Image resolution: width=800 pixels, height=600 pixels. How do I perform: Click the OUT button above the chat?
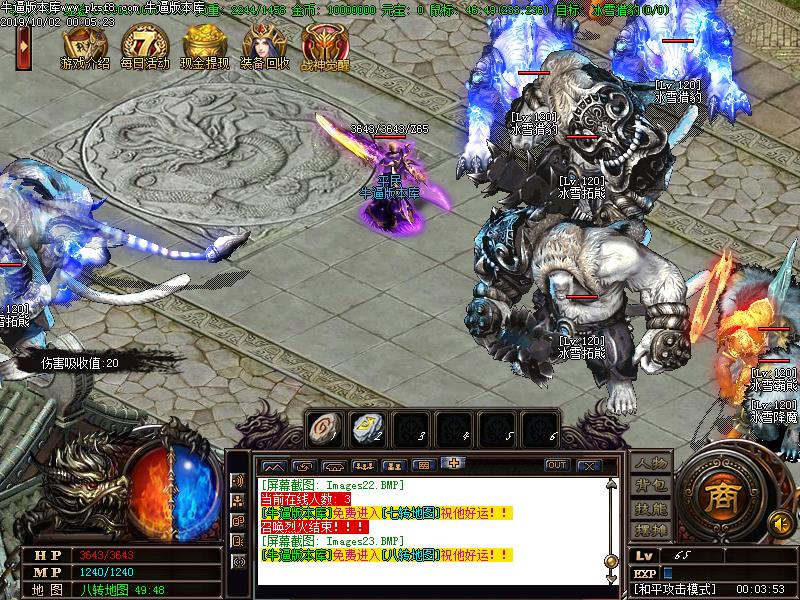point(556,465)
